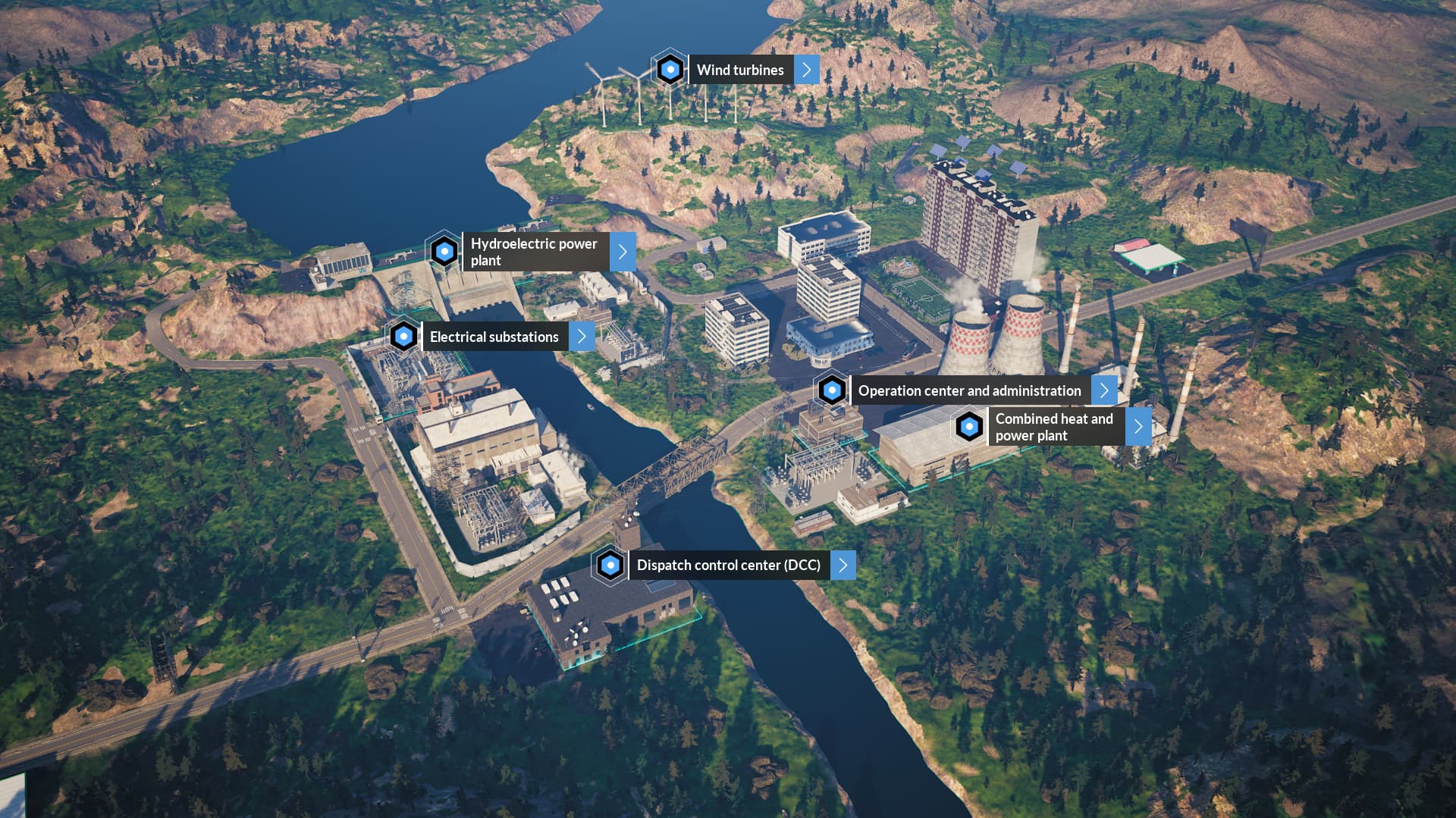
Task: Click the Dispatch control center hexagon marker
Action: click(610, 565)
